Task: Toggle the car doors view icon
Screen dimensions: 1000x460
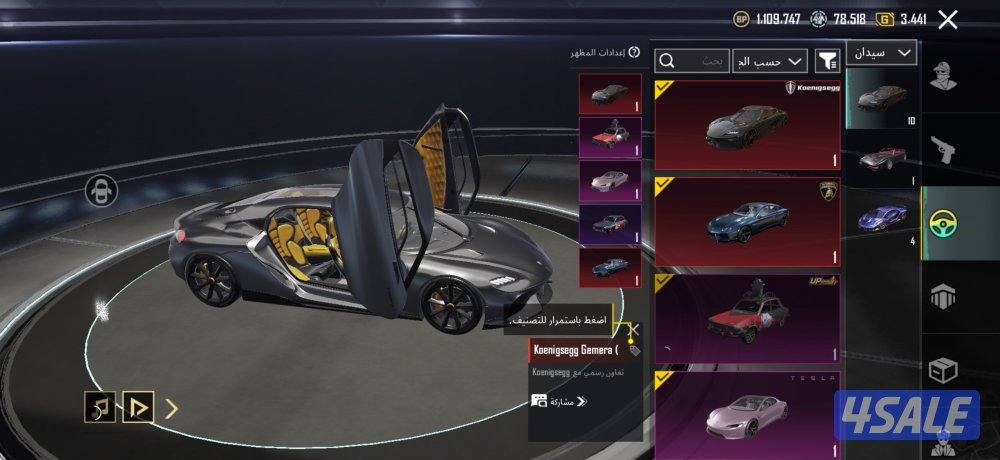Action: (x=101, y=189)
